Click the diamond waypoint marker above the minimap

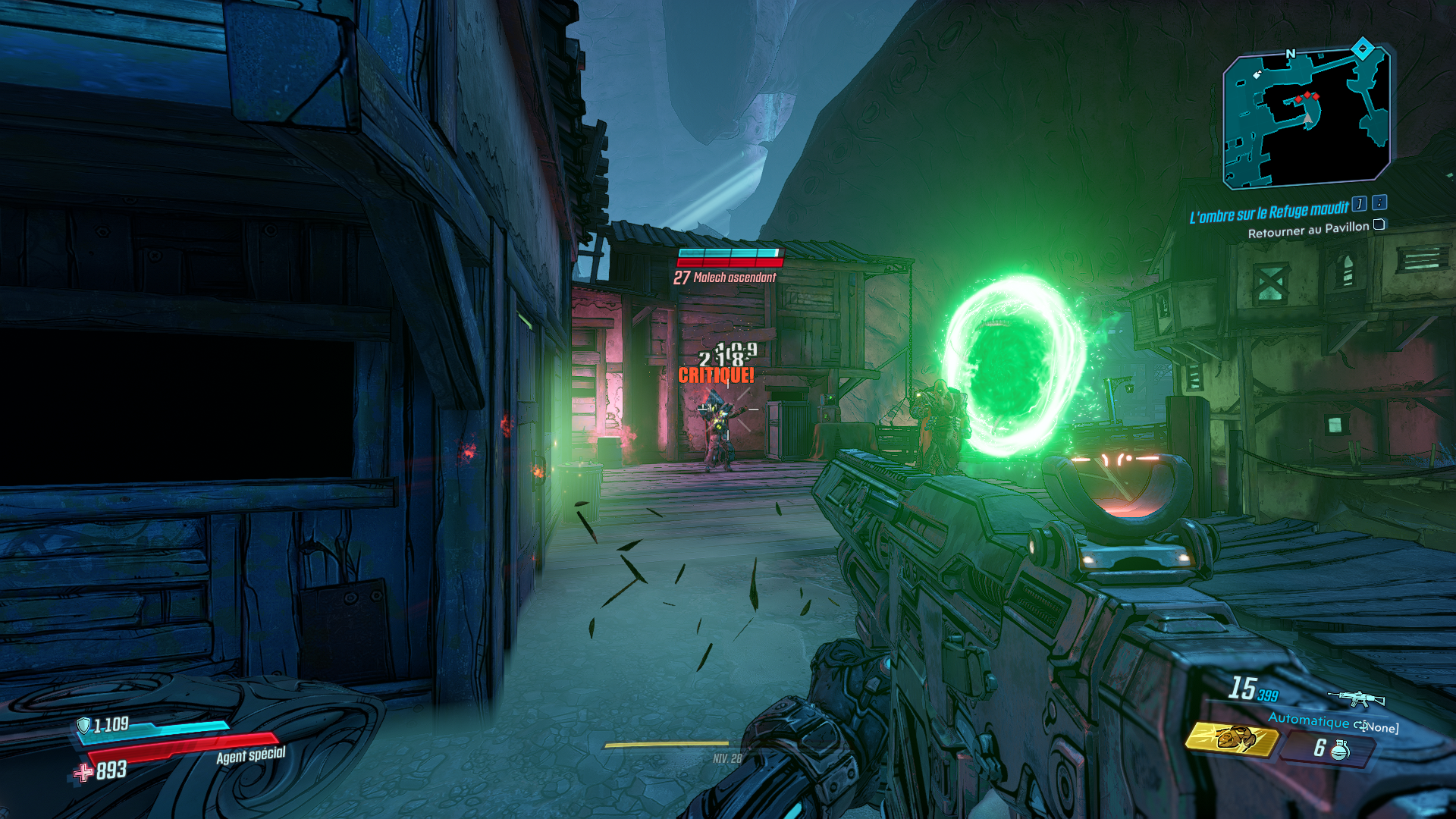coord(1363,49)
